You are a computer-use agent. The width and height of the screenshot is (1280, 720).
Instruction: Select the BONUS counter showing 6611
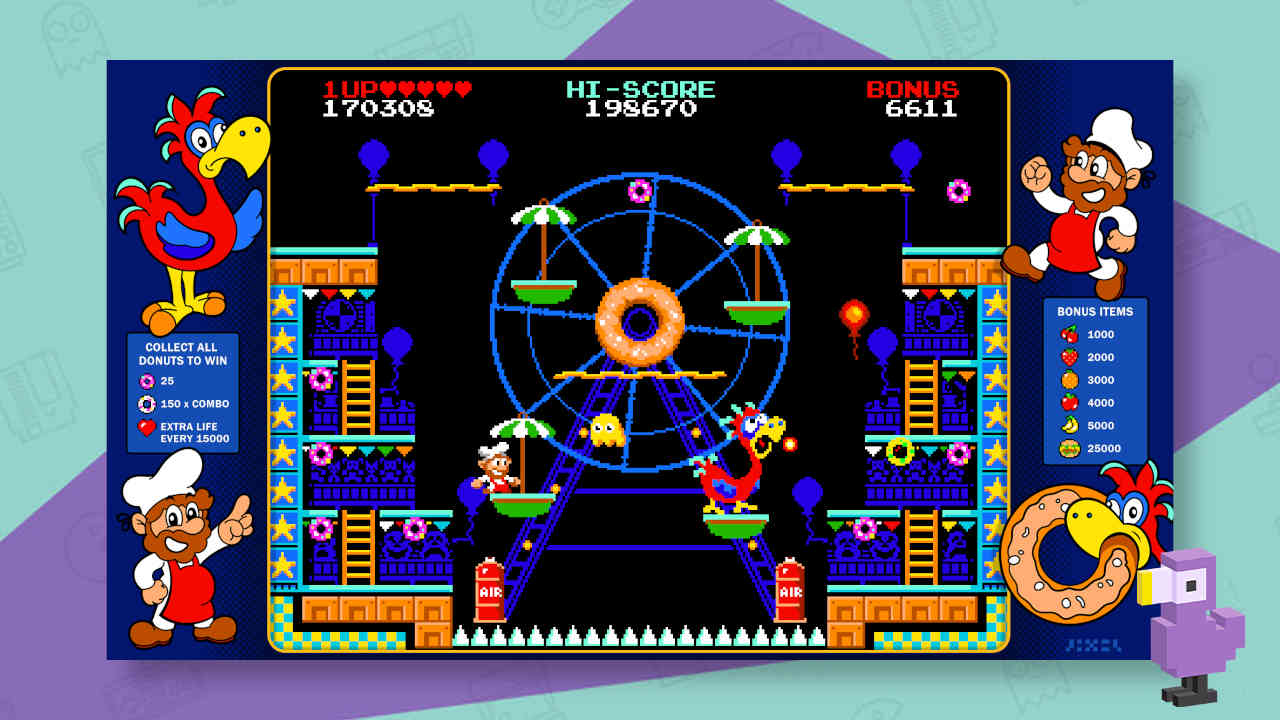point(914,101)
